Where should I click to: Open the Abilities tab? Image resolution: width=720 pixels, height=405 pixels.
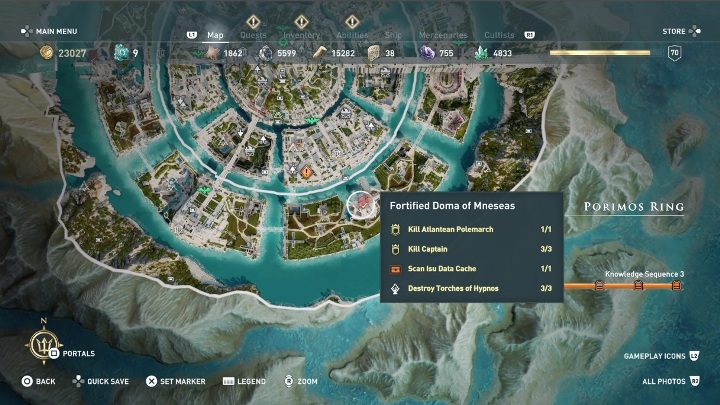[x=351, y=35]
